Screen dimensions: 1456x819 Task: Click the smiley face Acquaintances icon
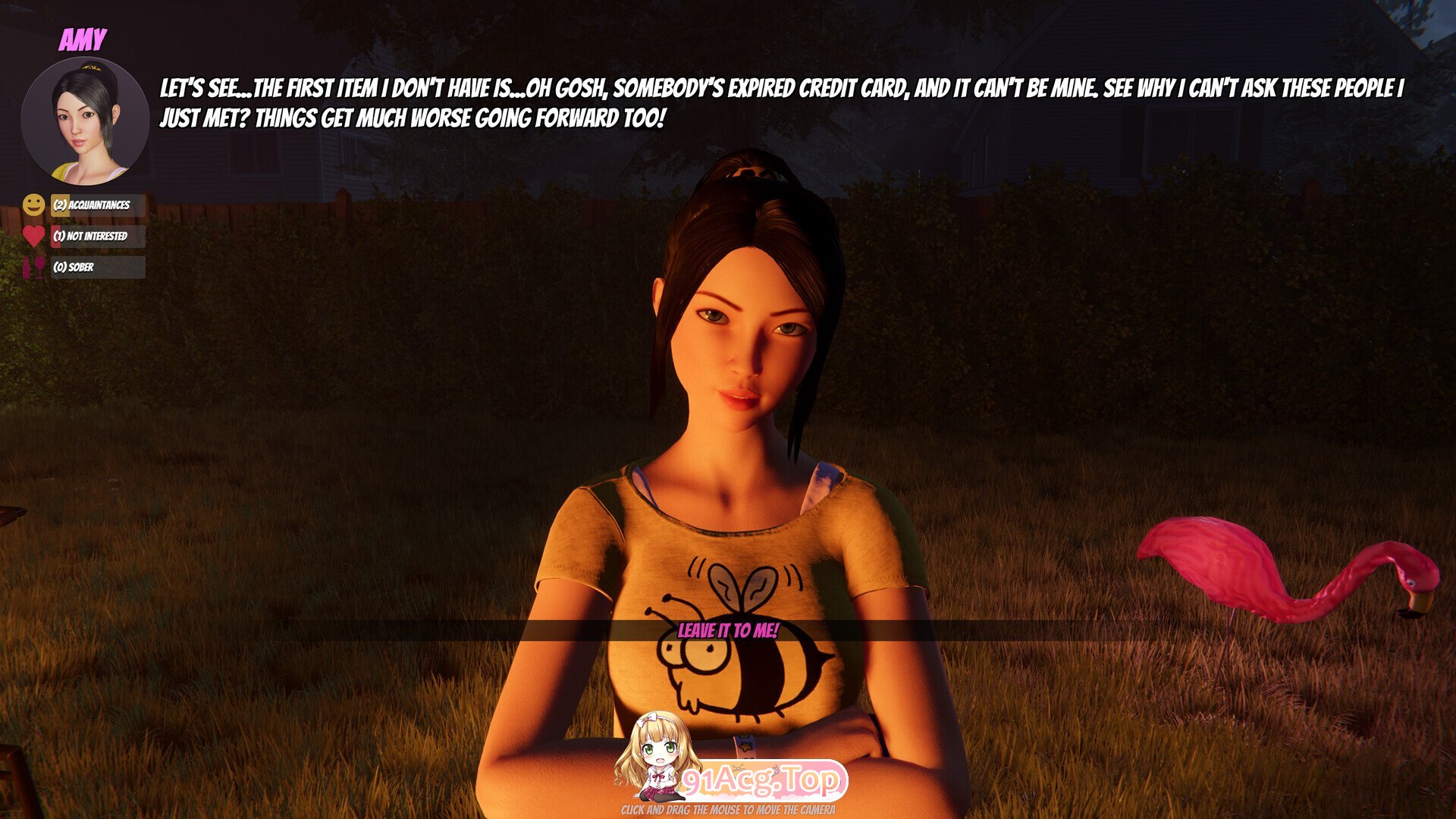33,203
